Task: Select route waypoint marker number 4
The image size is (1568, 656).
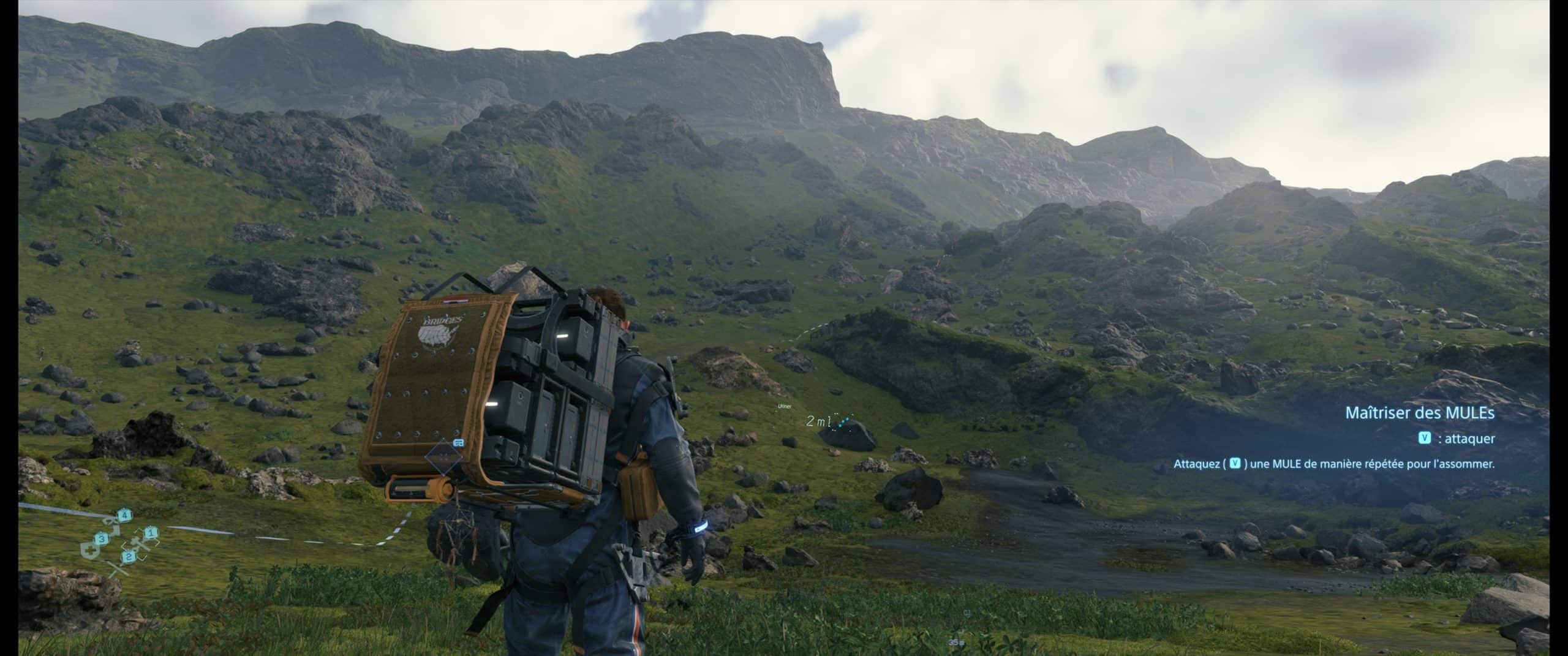Action: click(125, 515)
